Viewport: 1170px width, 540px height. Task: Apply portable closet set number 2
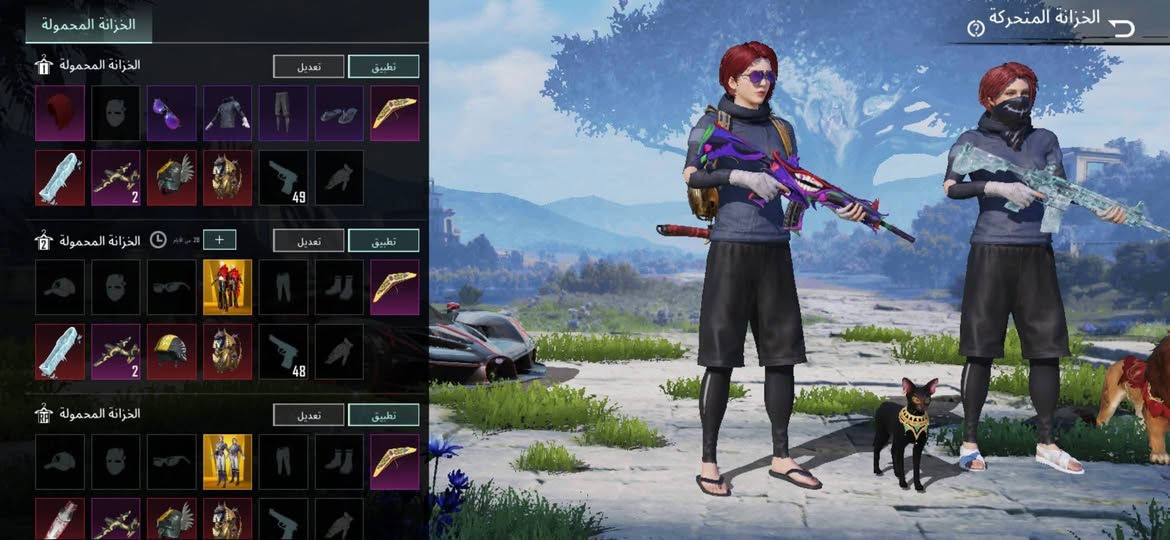[x=383, y=240]
